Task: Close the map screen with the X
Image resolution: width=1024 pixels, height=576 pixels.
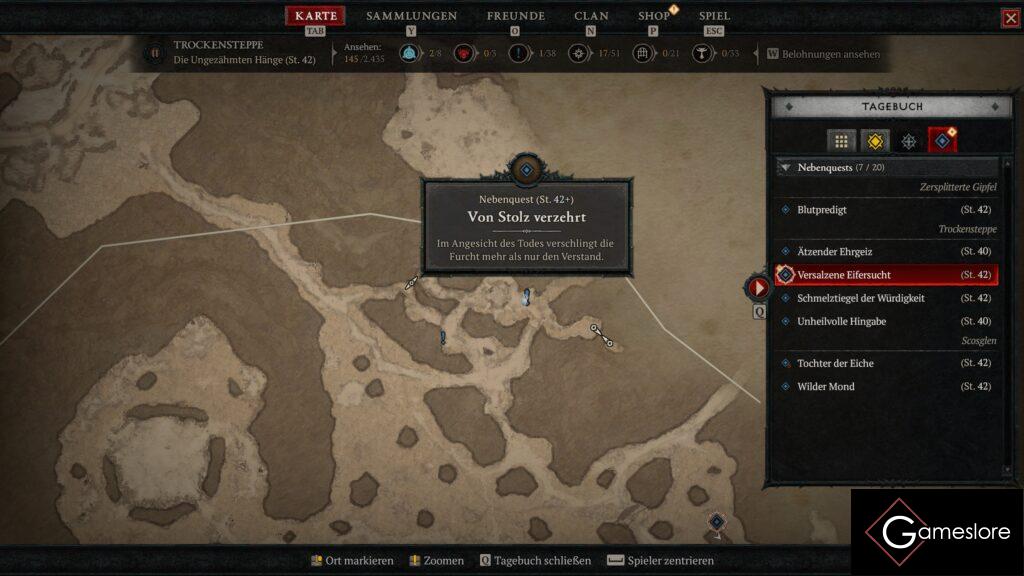Action: 1010,18
